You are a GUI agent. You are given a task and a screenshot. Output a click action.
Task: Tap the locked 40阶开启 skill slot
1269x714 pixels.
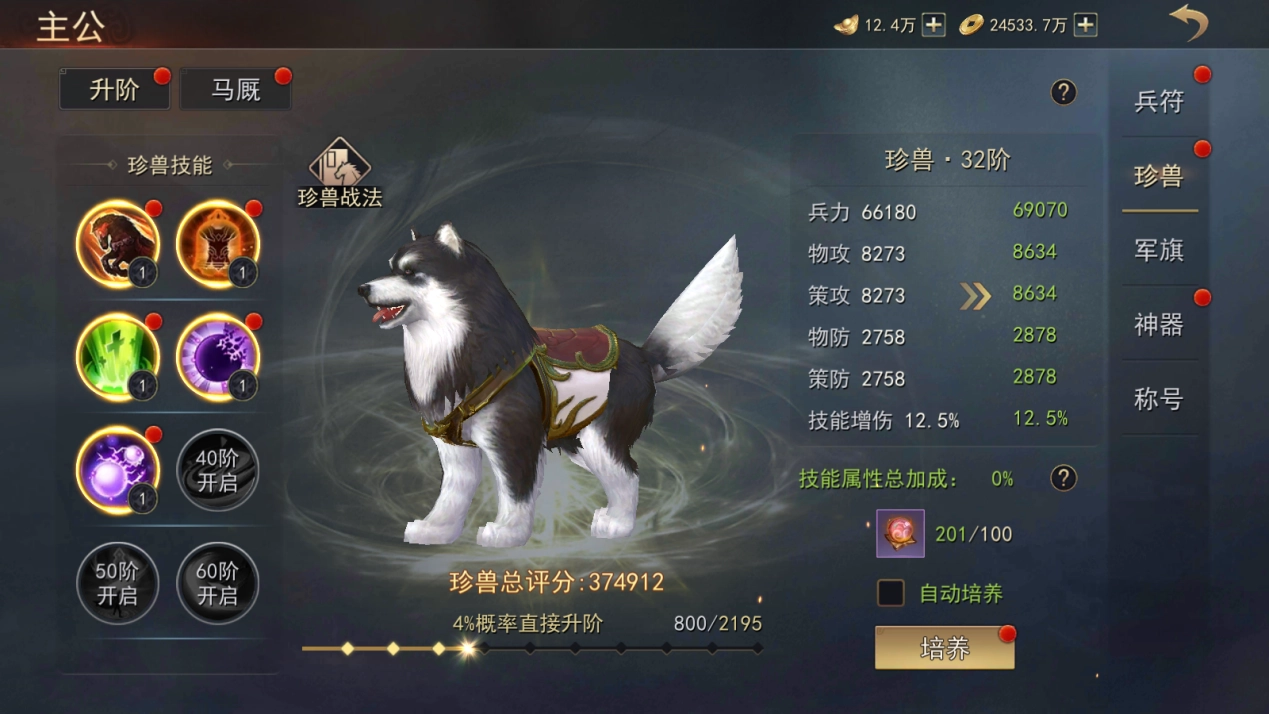(218, 470)
